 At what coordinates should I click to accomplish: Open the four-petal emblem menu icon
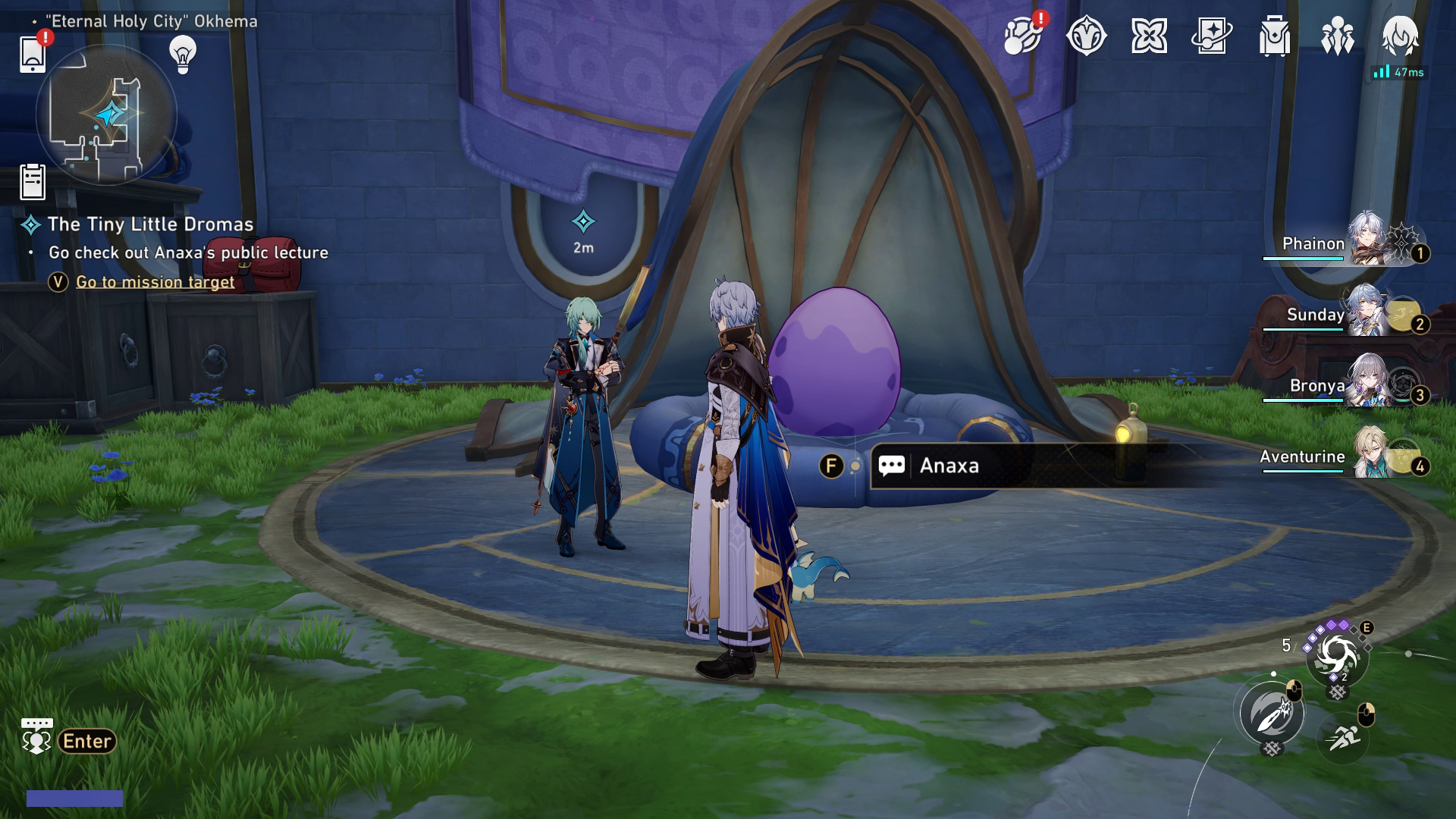click(1151, 33)
